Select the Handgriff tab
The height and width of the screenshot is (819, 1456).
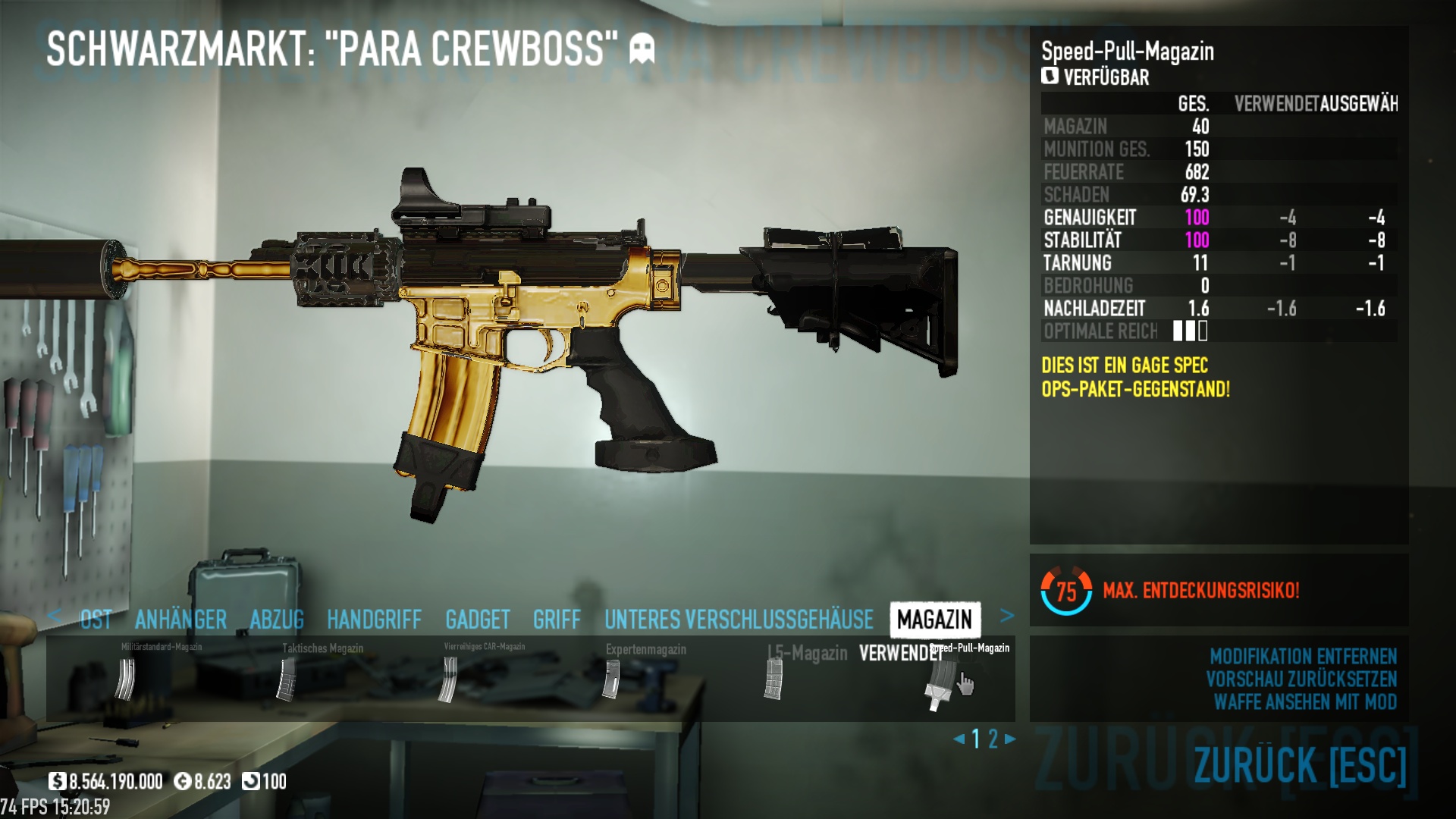click(x=374, y=620)
